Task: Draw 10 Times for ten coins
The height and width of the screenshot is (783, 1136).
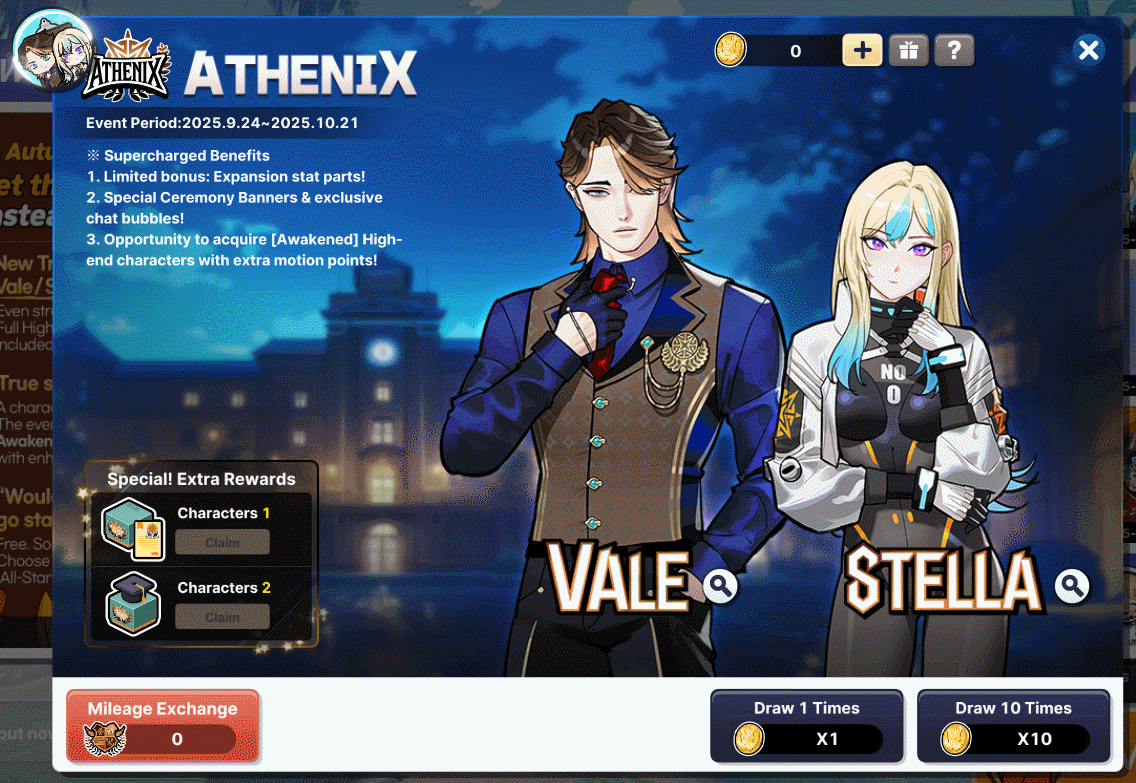Action: (1013, 726)
